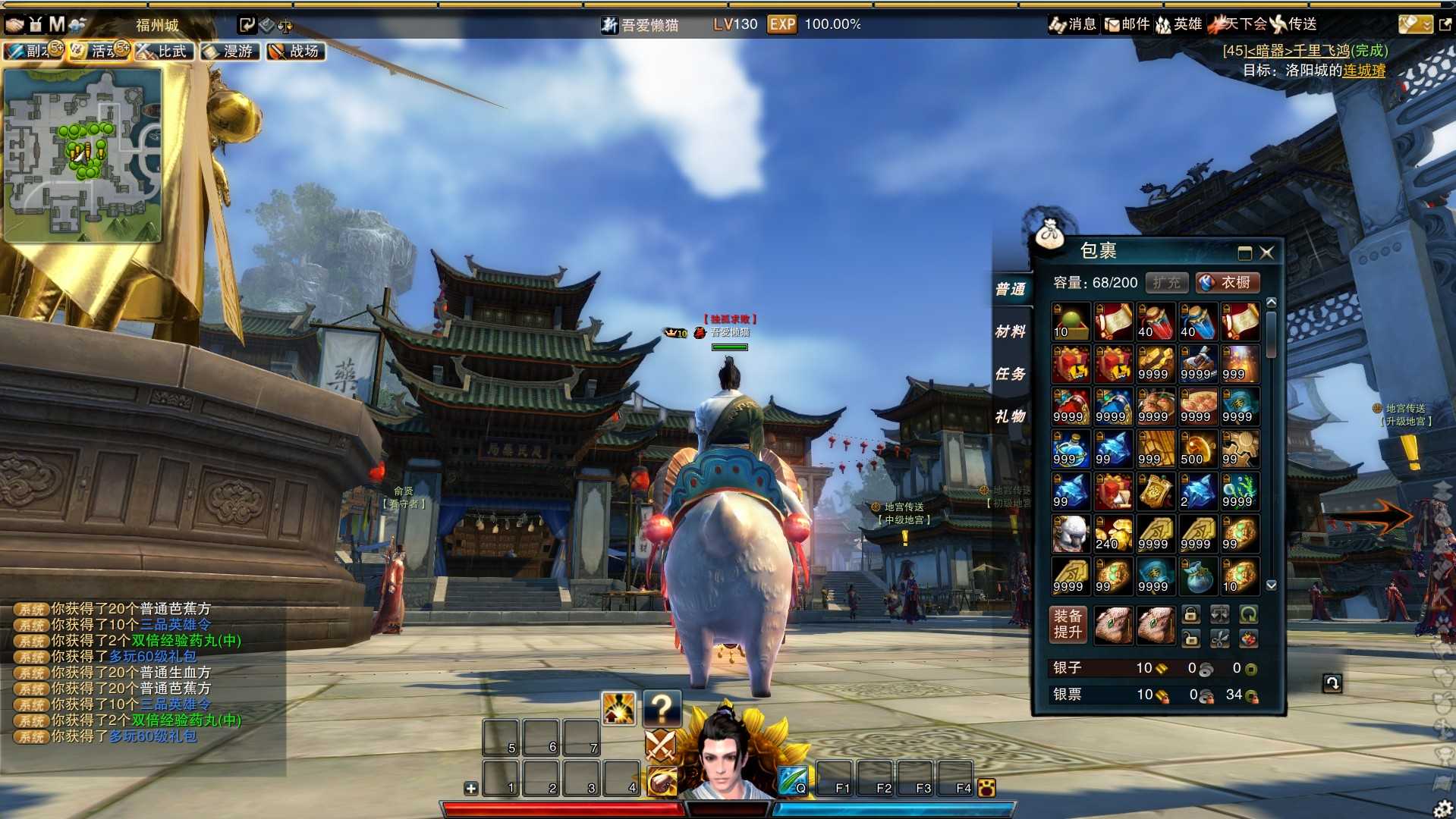Open the 消息 messages panel

tap(1072, 24)
